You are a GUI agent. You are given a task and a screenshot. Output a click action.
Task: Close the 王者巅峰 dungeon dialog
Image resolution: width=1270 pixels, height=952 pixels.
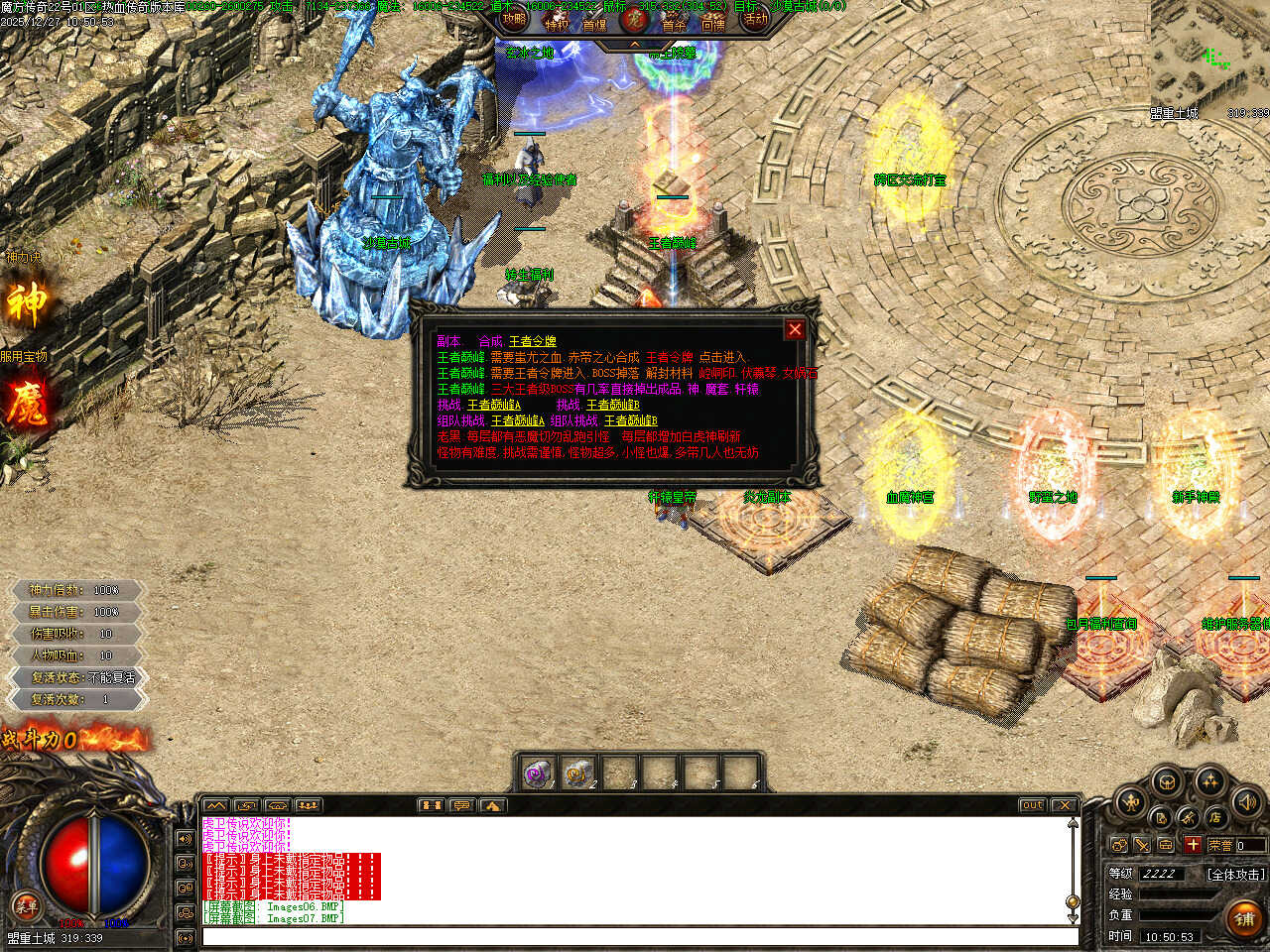(x=794, y=329)
